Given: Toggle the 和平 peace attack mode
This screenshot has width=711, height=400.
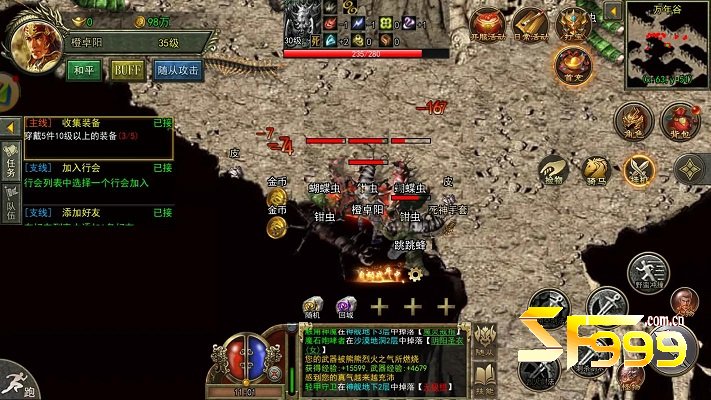Looking at the screenshot, I should tap(84, 71).
